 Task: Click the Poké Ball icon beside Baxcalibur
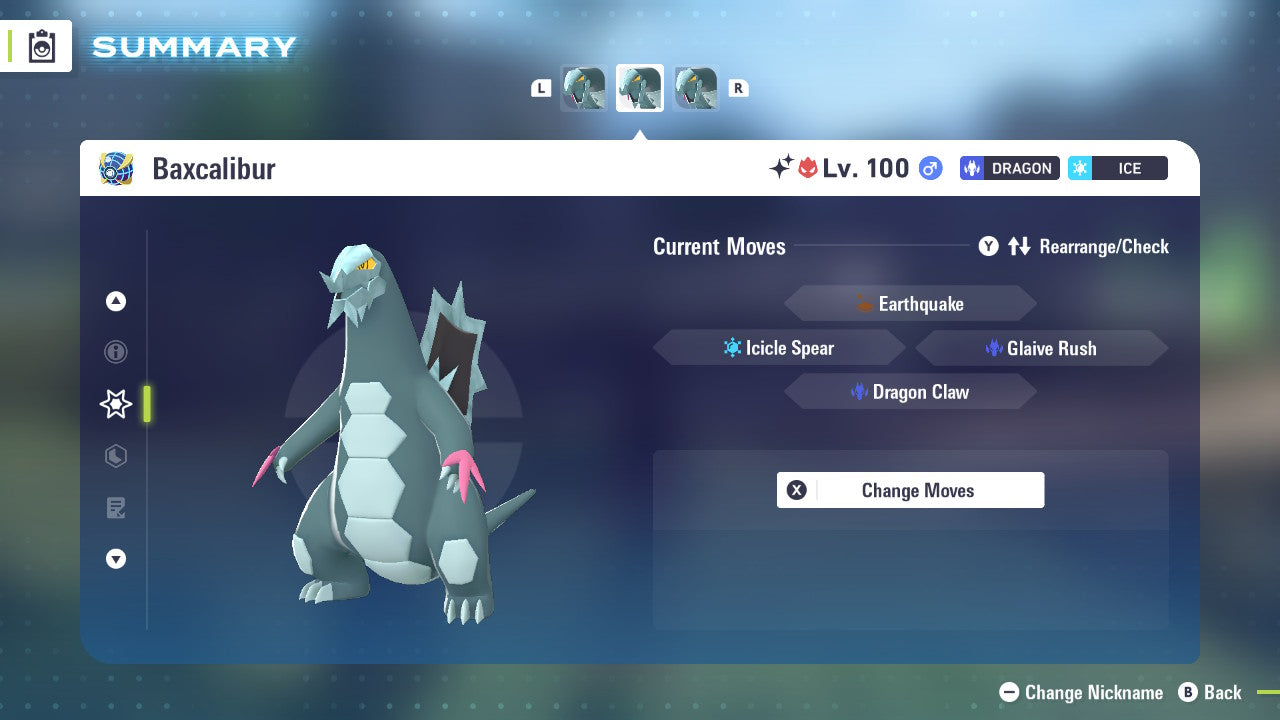click(x=117, y=168)
